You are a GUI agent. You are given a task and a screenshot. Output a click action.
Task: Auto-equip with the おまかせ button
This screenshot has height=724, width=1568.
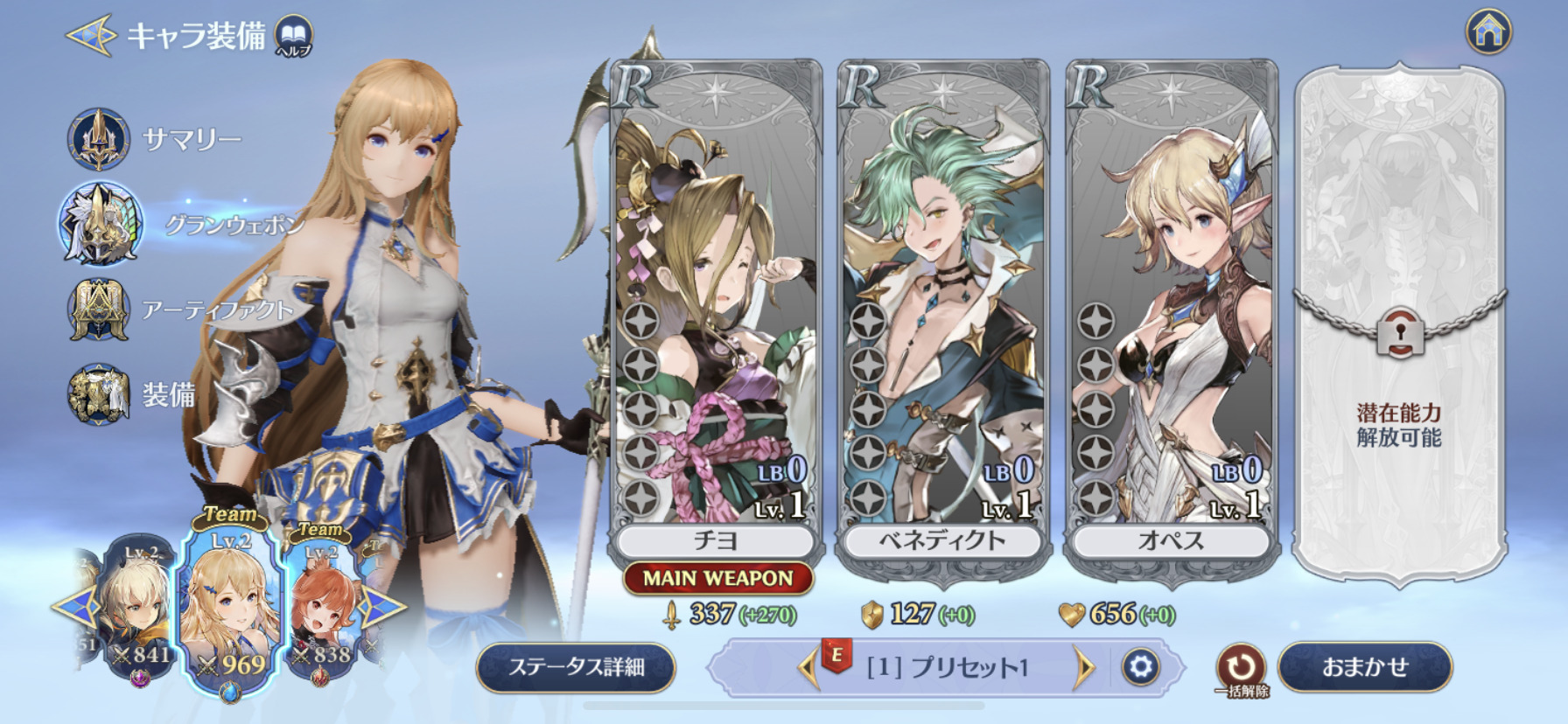tap(1364, 668)
